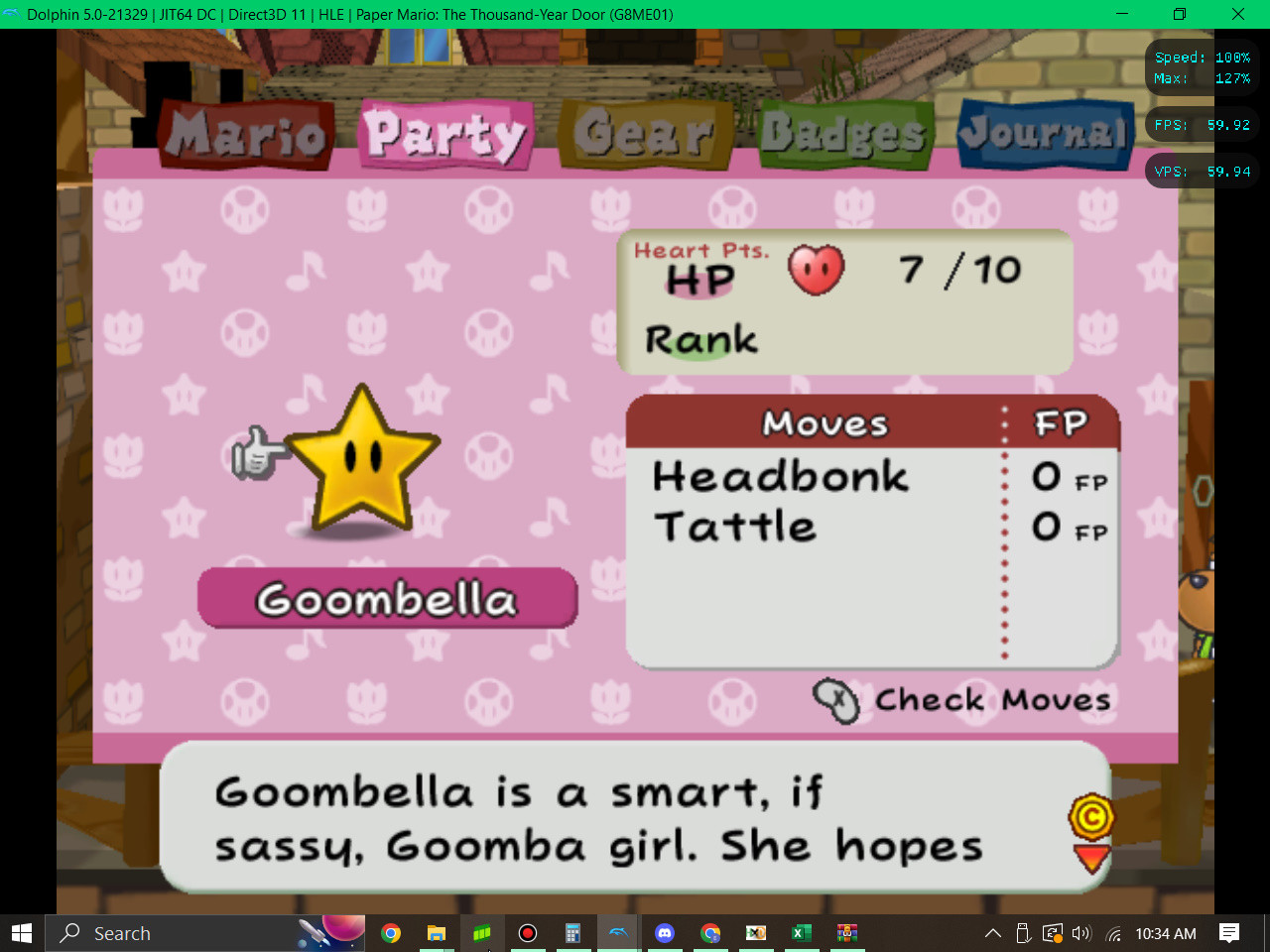
Task: Expand hidden icons in the system tray
Action: point(992,933)
